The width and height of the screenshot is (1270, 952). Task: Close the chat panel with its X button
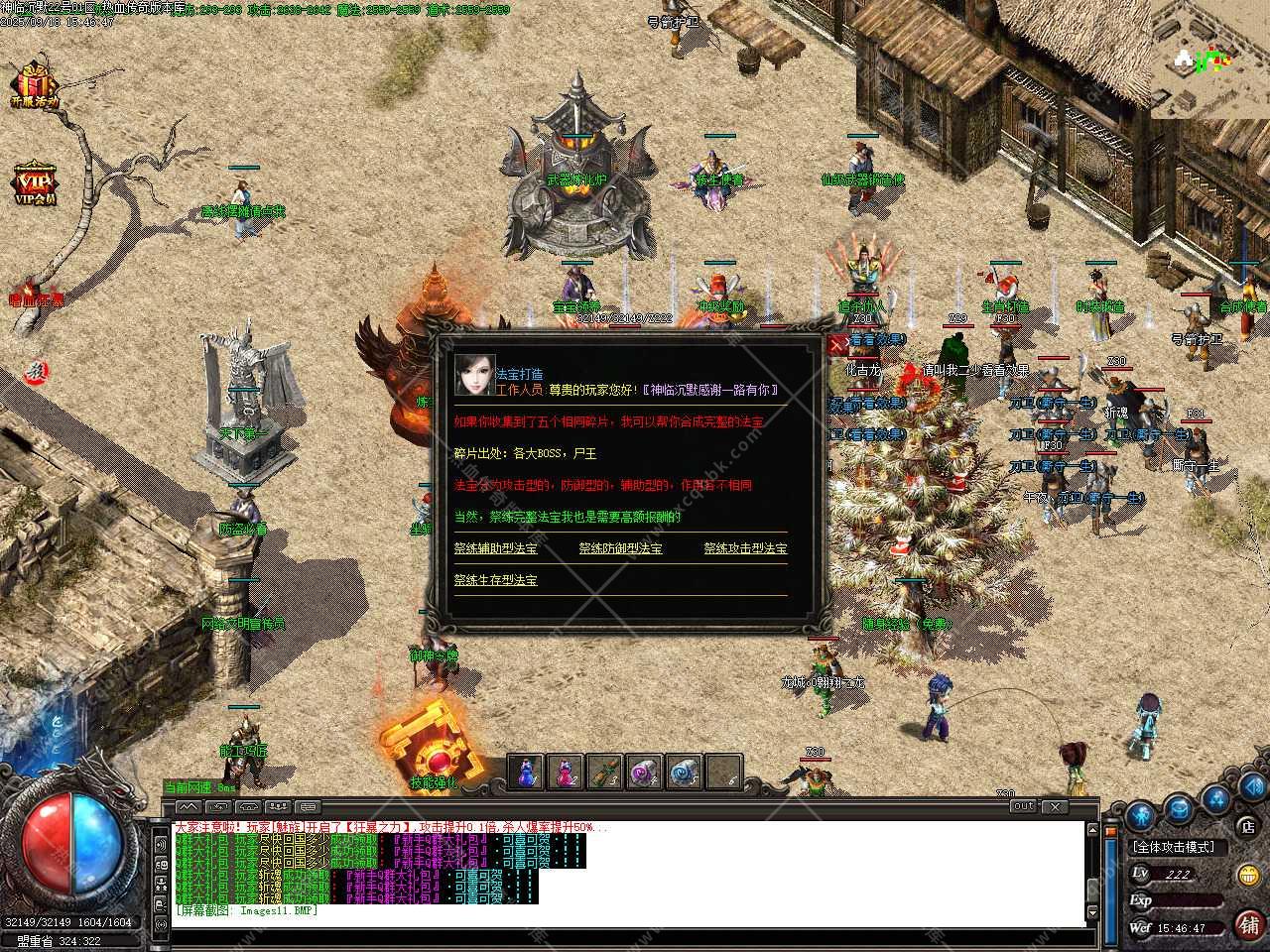coord(1056,807)
